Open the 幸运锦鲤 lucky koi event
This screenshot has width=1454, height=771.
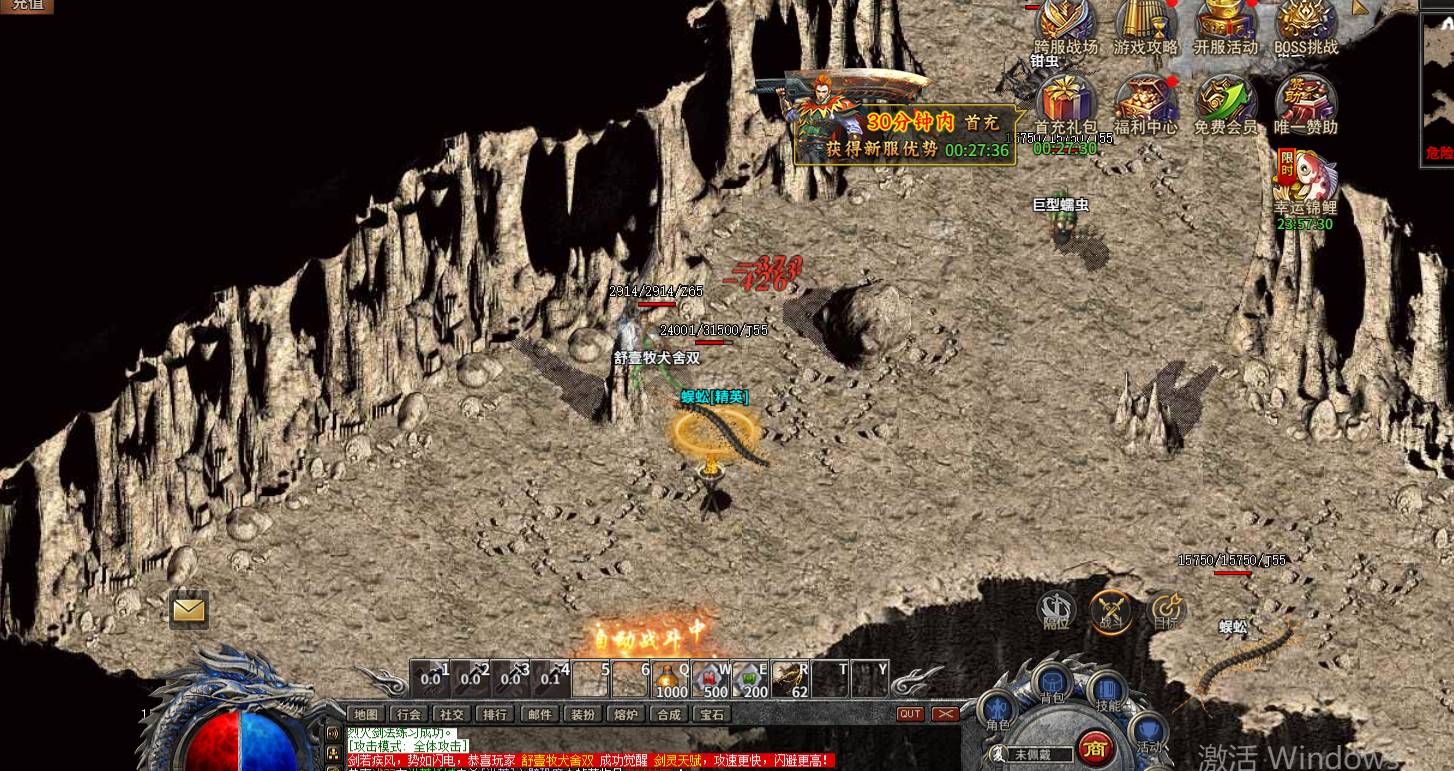pyautogui.click(x=1305, y=180)
